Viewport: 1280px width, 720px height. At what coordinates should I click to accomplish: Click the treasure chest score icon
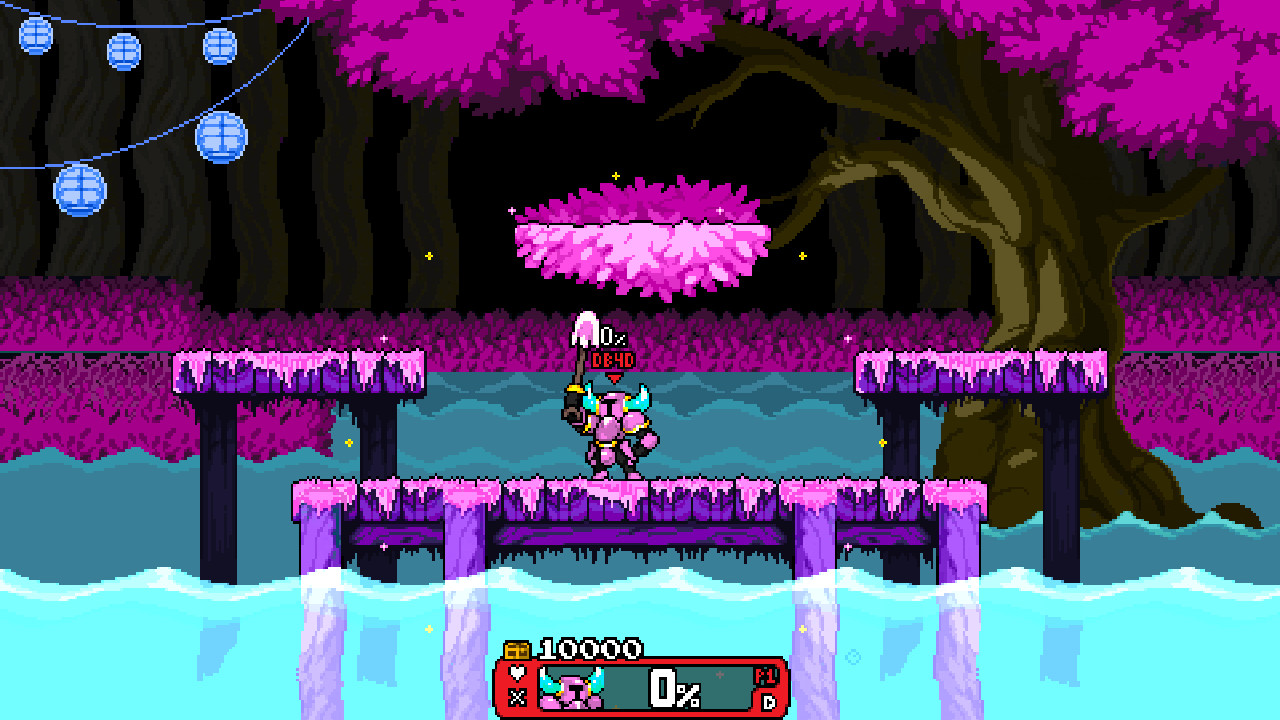(516, 648)
